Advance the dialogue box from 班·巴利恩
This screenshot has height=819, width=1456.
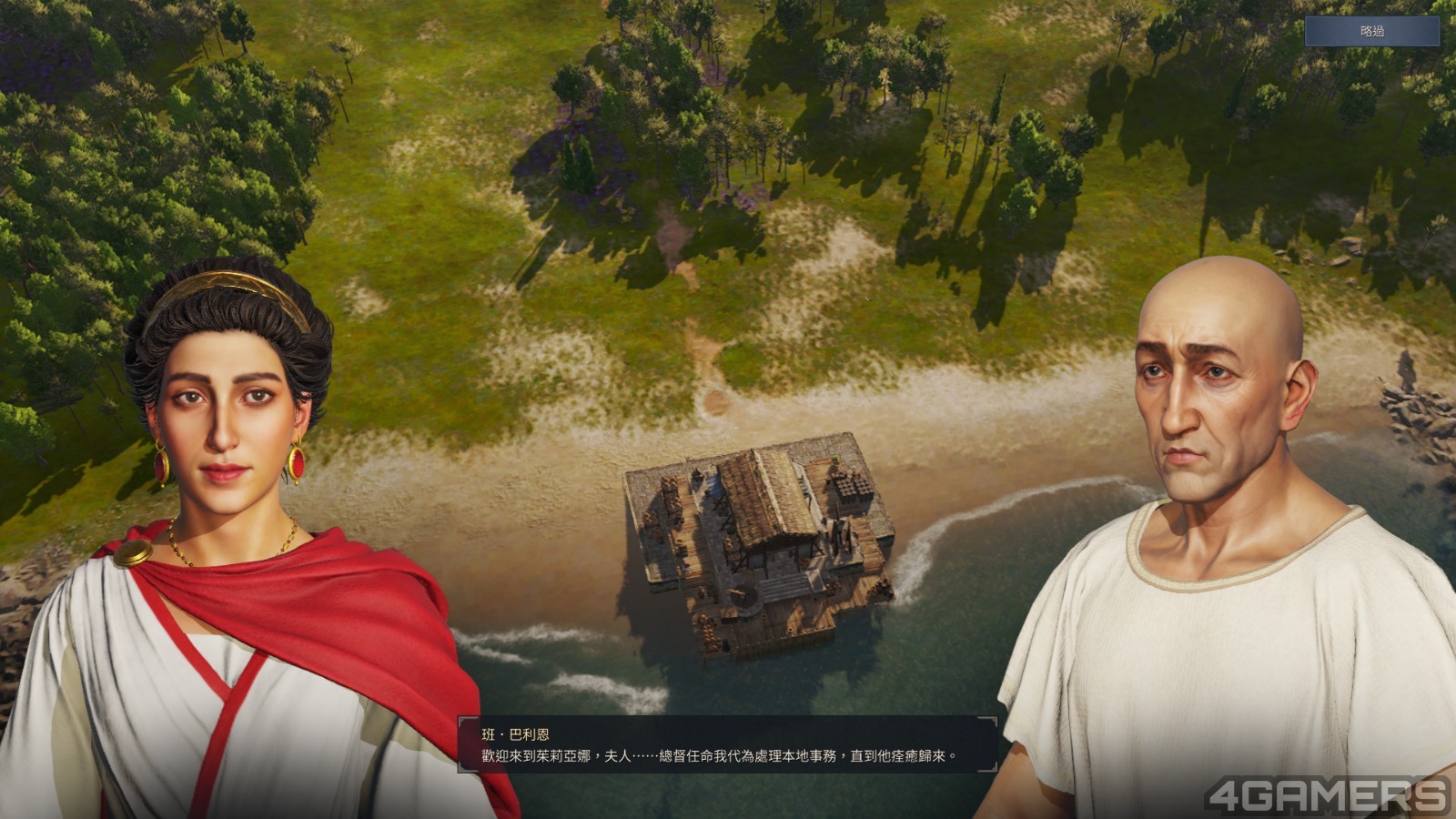727,745
